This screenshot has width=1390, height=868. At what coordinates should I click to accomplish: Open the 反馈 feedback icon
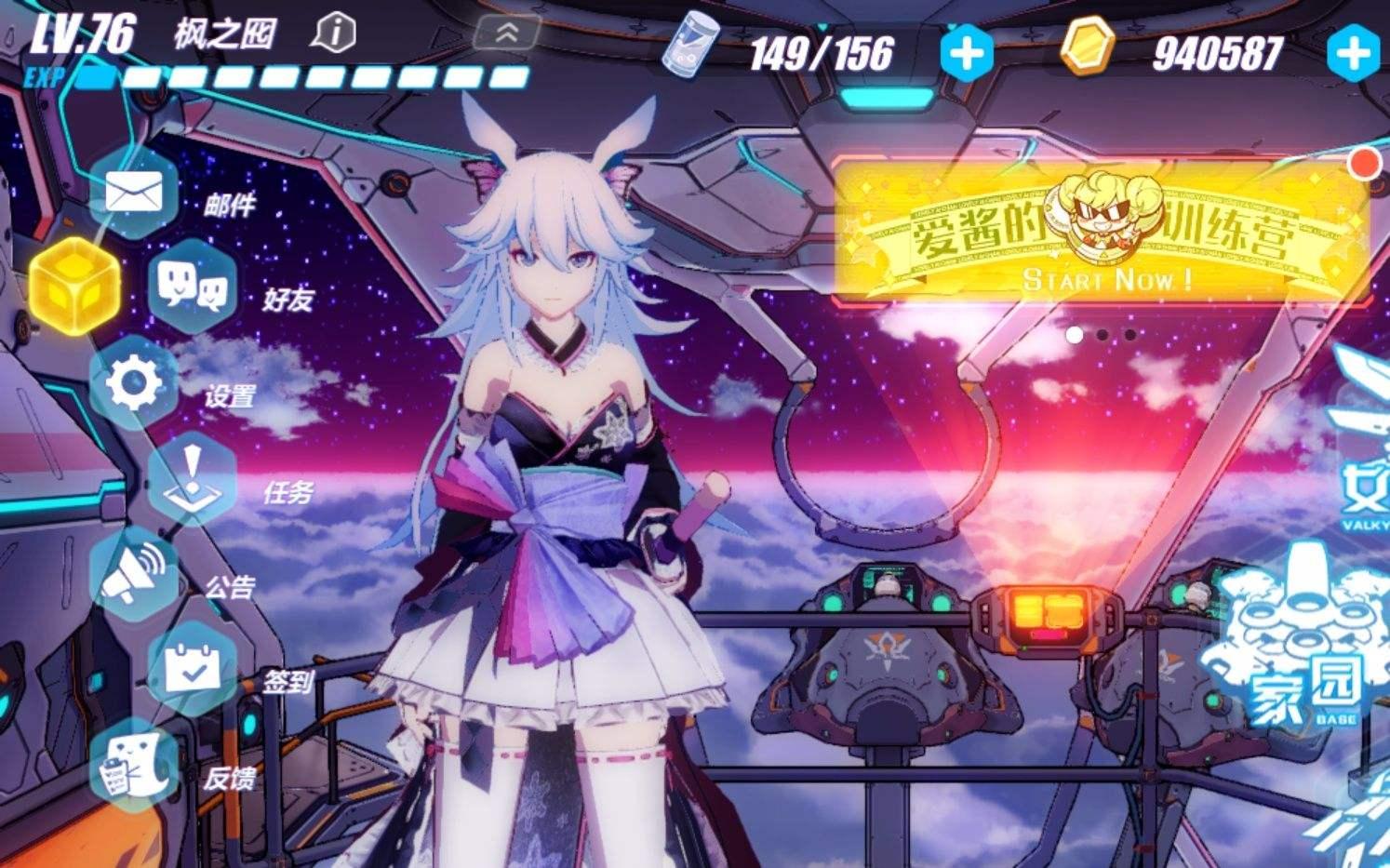133,766
